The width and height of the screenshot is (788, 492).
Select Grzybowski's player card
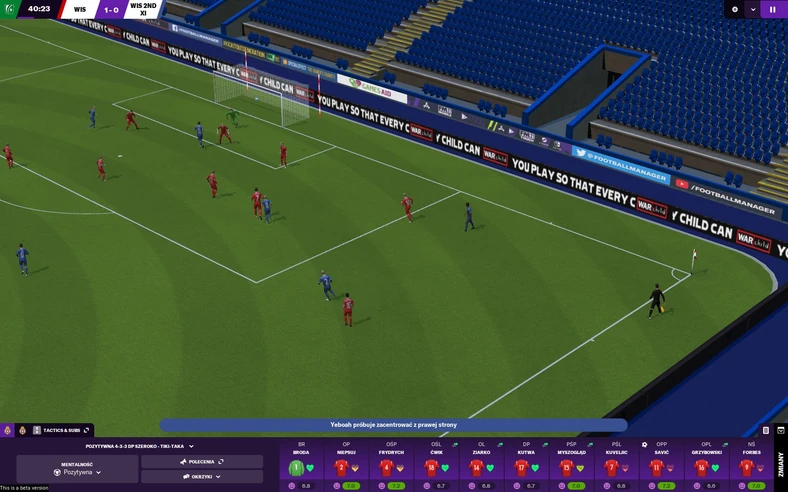706,466
